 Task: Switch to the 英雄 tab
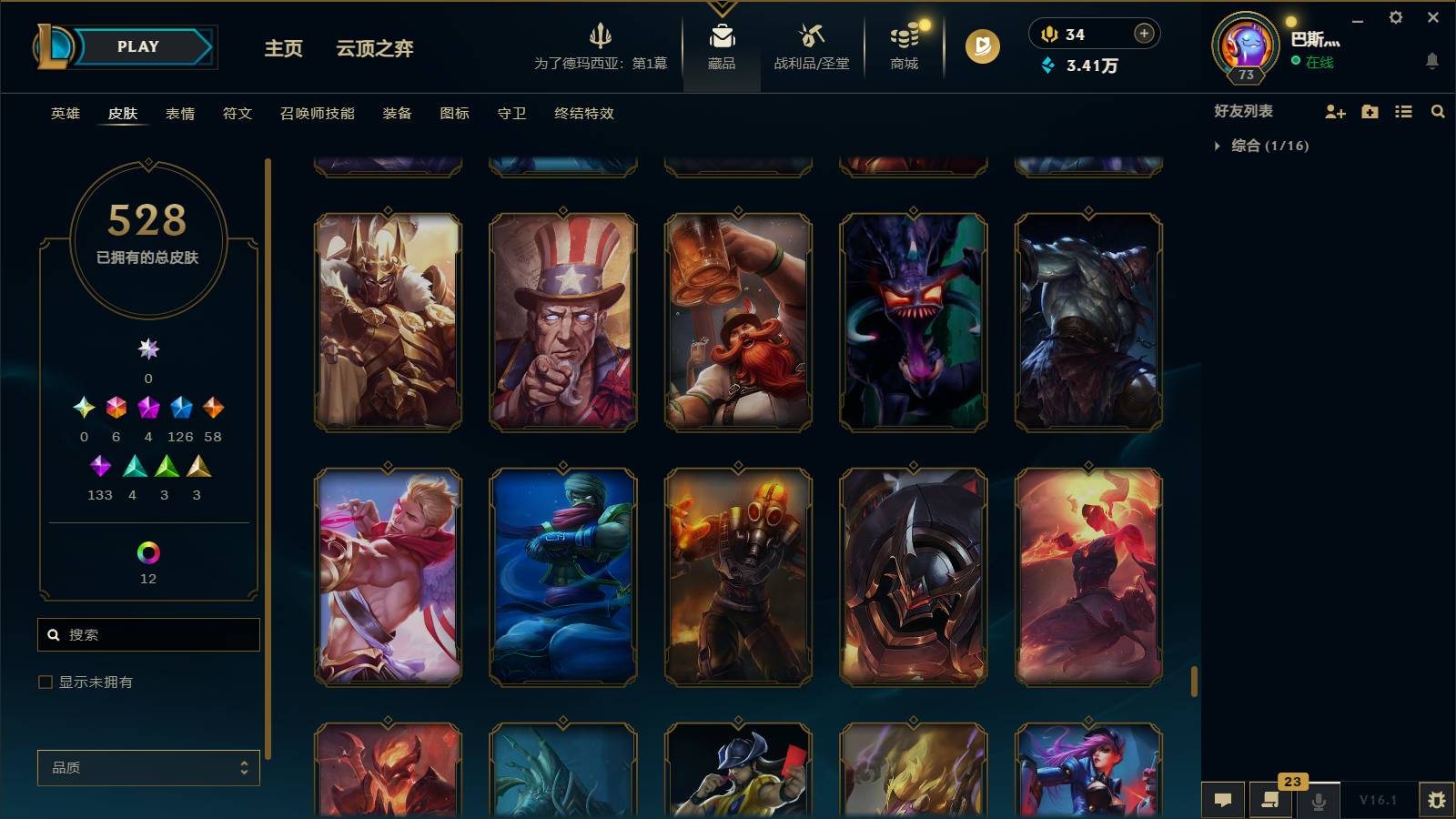click(x=64, y=114)
